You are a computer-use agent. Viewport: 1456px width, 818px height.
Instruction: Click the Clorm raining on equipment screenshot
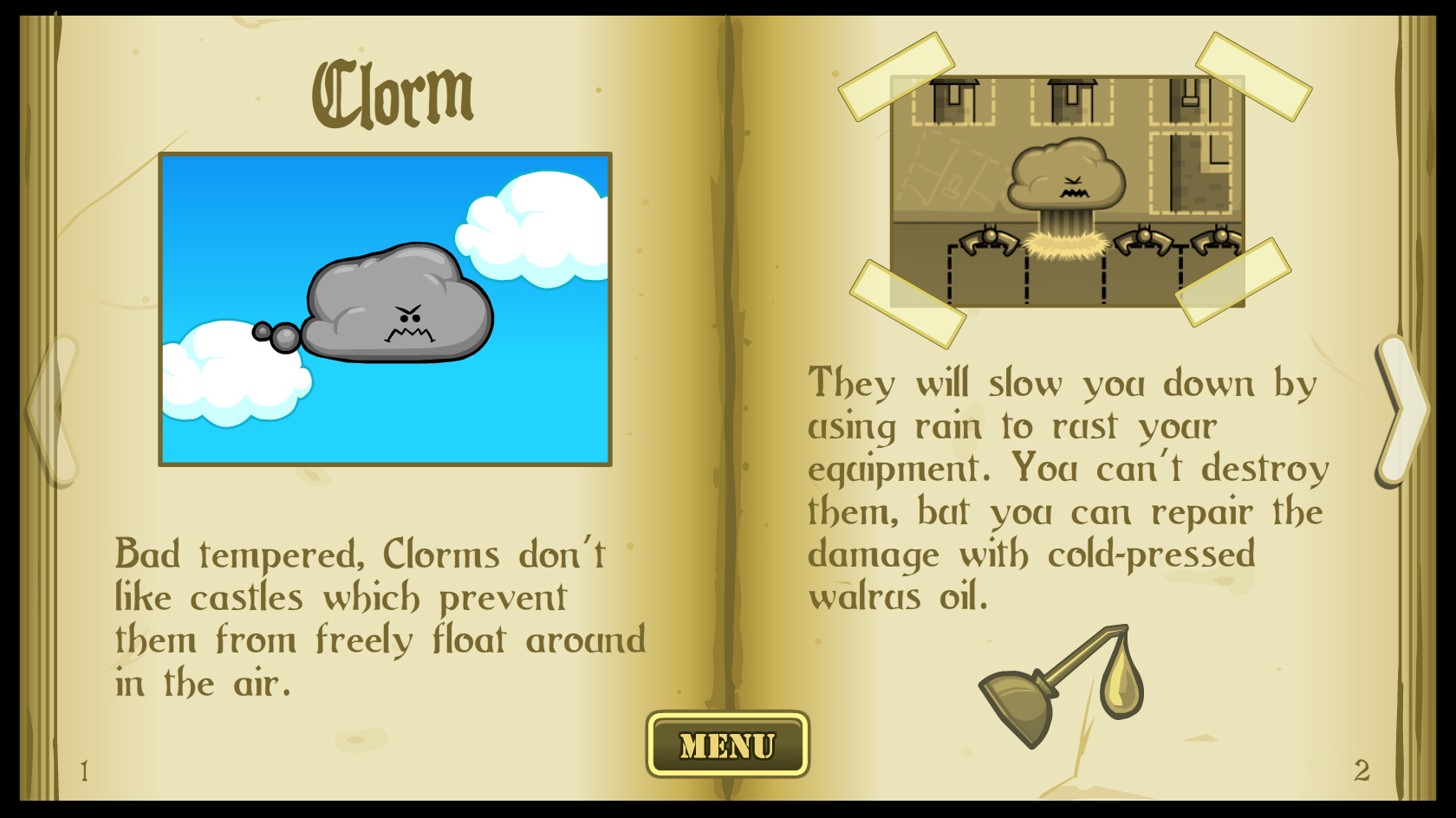[1070, 191]
